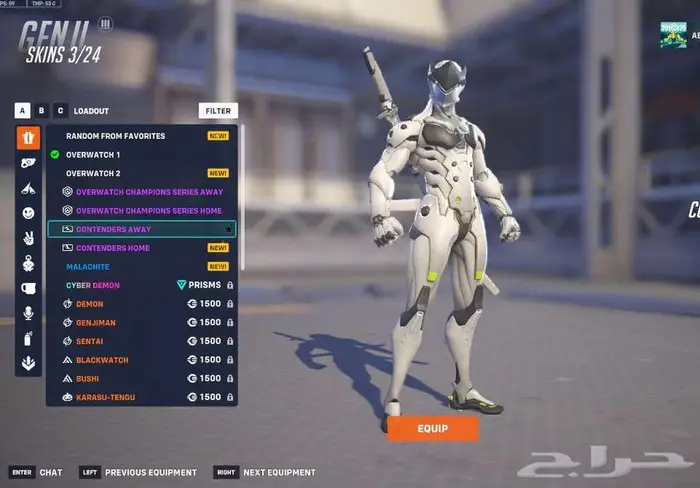The height and width of the screenshot is (488, 700).
Task: Open the emoji face category
Action: click(28, 213)
